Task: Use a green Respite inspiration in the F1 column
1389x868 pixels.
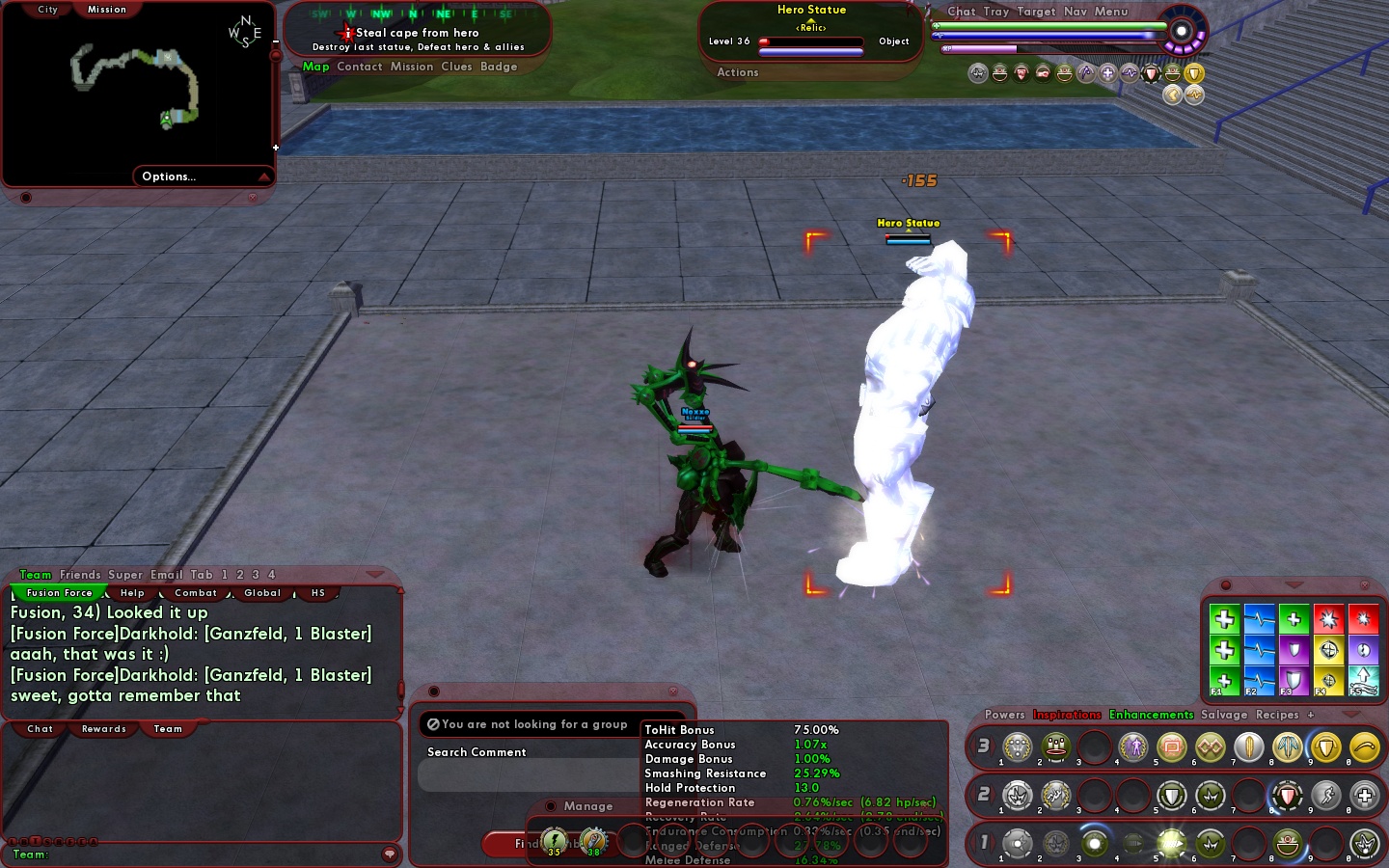Action: point(1225,618)
